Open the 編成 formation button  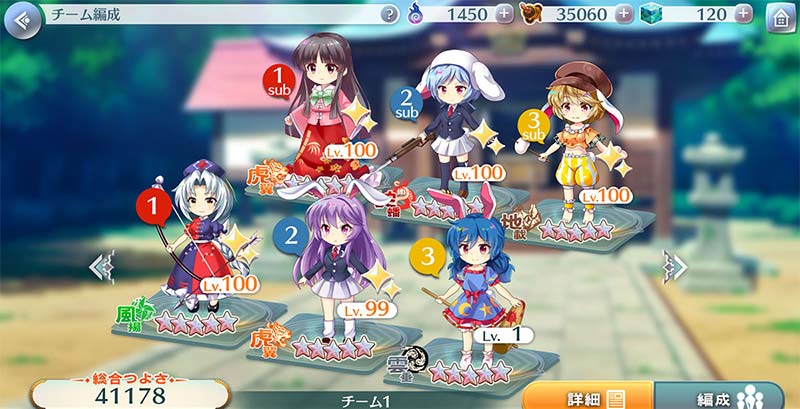[x=726, y=396]
